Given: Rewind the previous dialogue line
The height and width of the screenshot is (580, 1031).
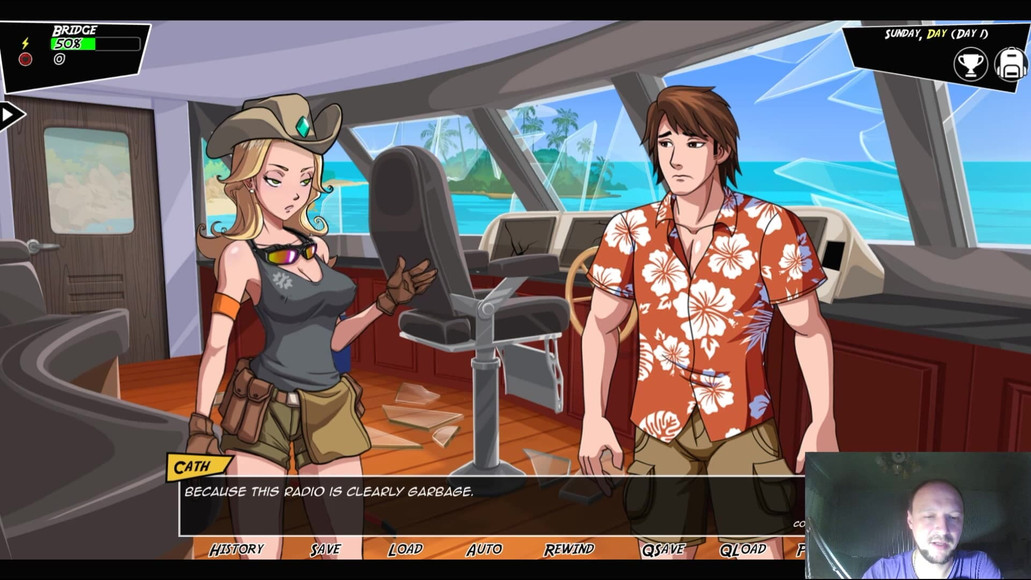Looking at the screenshot, I should 569,549.
